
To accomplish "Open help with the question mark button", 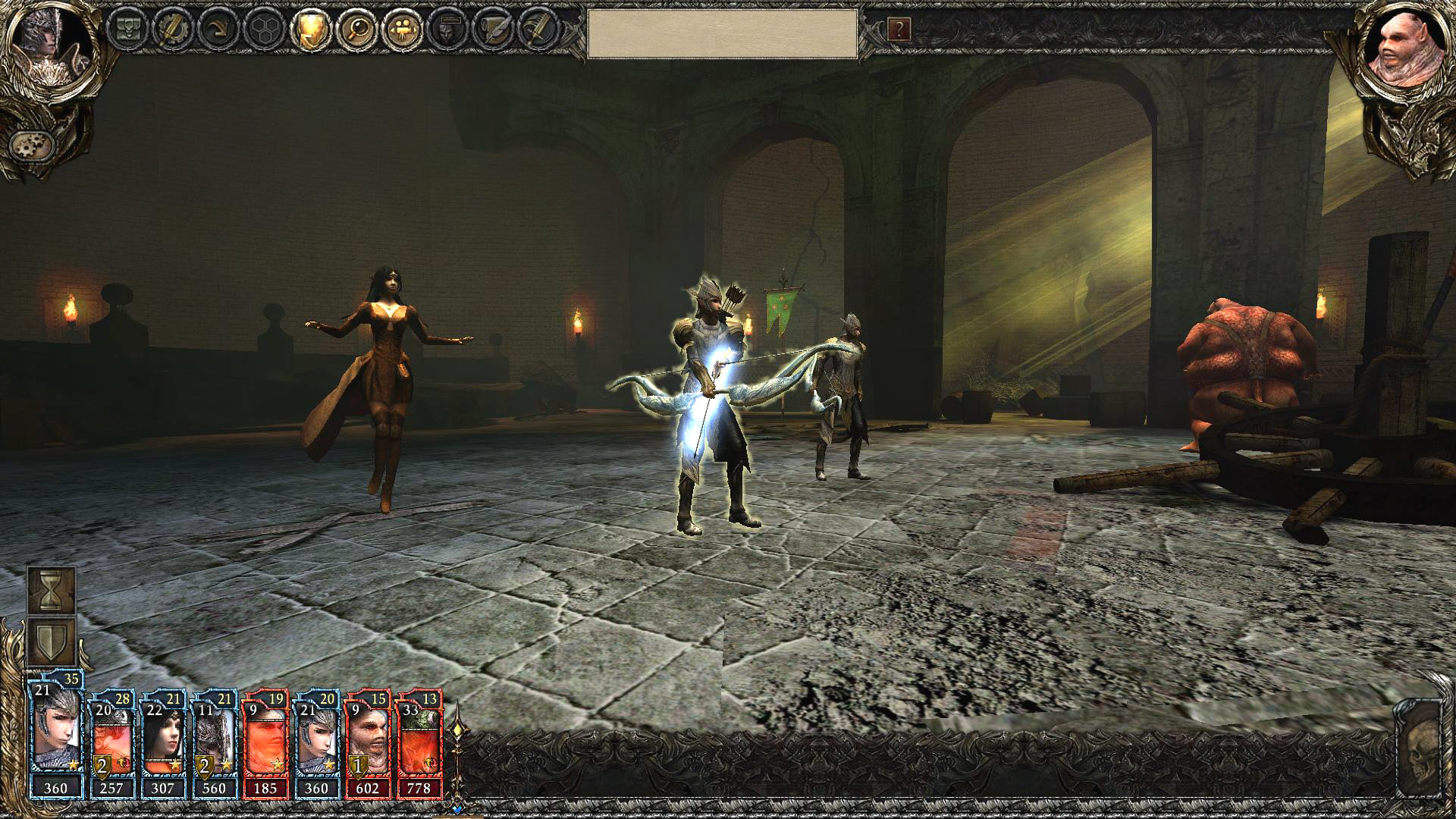I will pos(899,30).
